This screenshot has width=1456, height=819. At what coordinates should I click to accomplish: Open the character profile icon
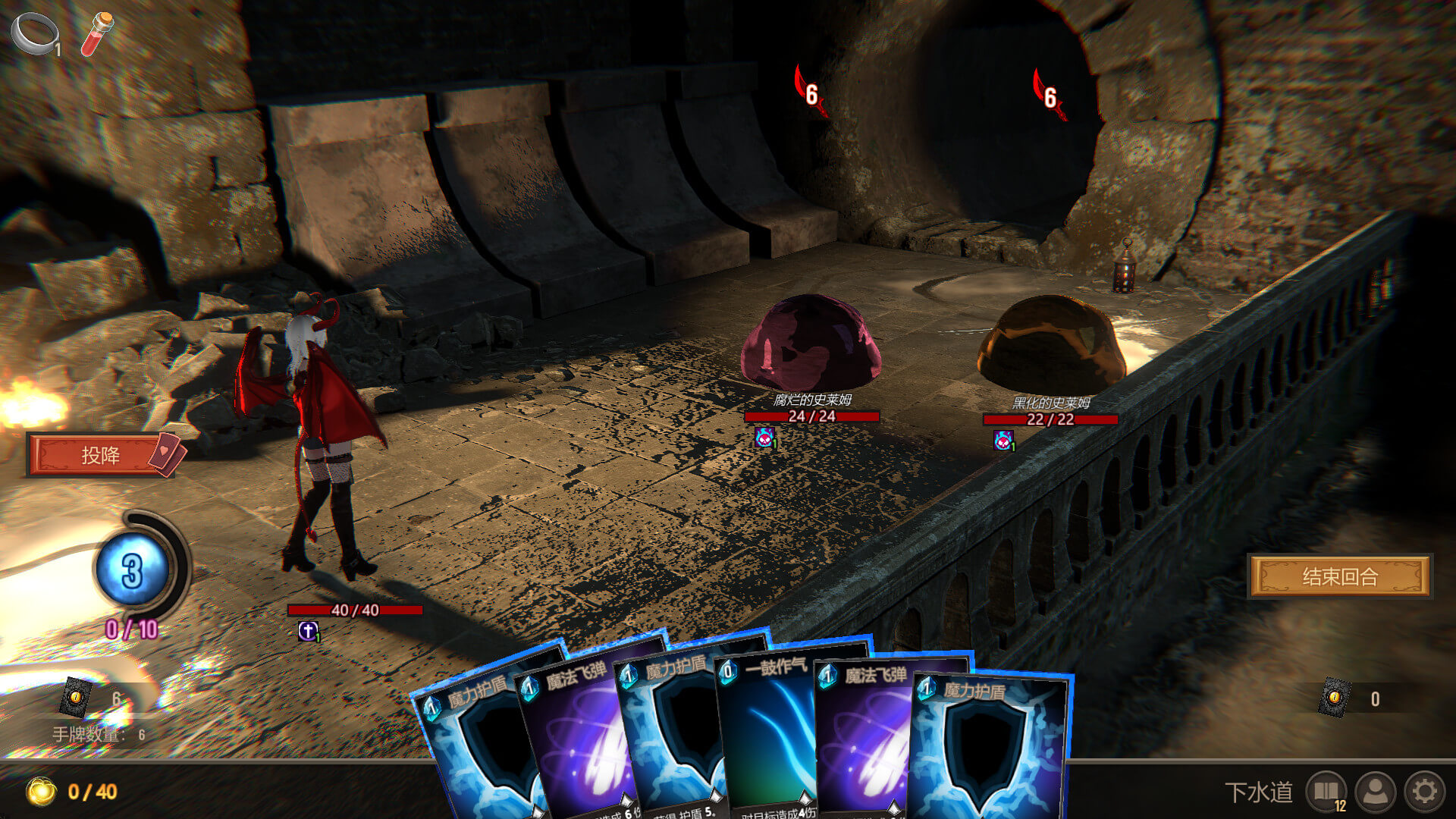(x=1376, y=792)
